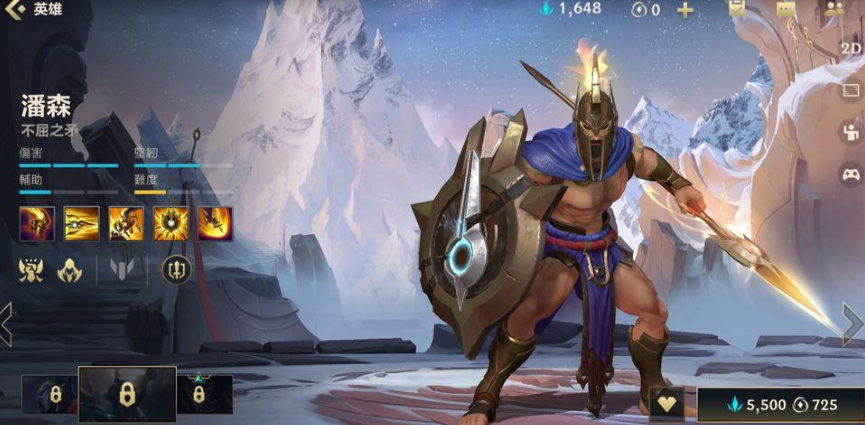Switch to the 2D splash art view
This screenshot has height=425, width=865.
click(x=850, y=48)
